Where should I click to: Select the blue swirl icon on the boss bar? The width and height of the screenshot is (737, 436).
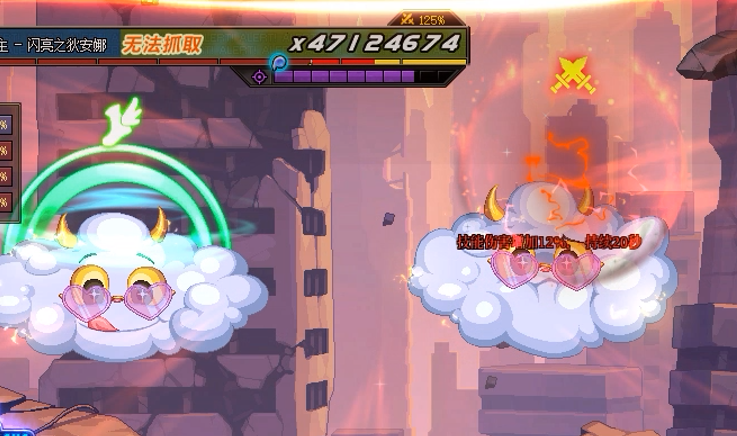coord(280,62)
